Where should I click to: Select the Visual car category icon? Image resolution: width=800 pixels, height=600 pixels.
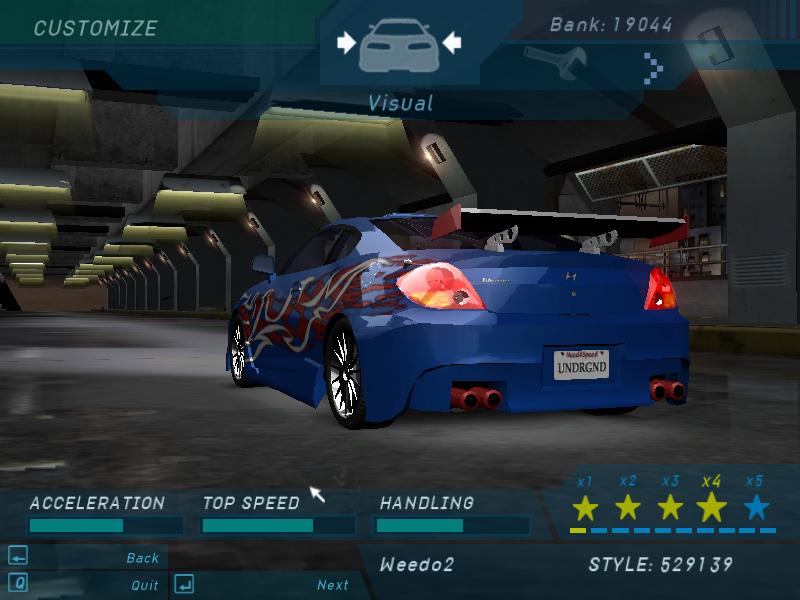pyautogui.click(x=398, y=44)
